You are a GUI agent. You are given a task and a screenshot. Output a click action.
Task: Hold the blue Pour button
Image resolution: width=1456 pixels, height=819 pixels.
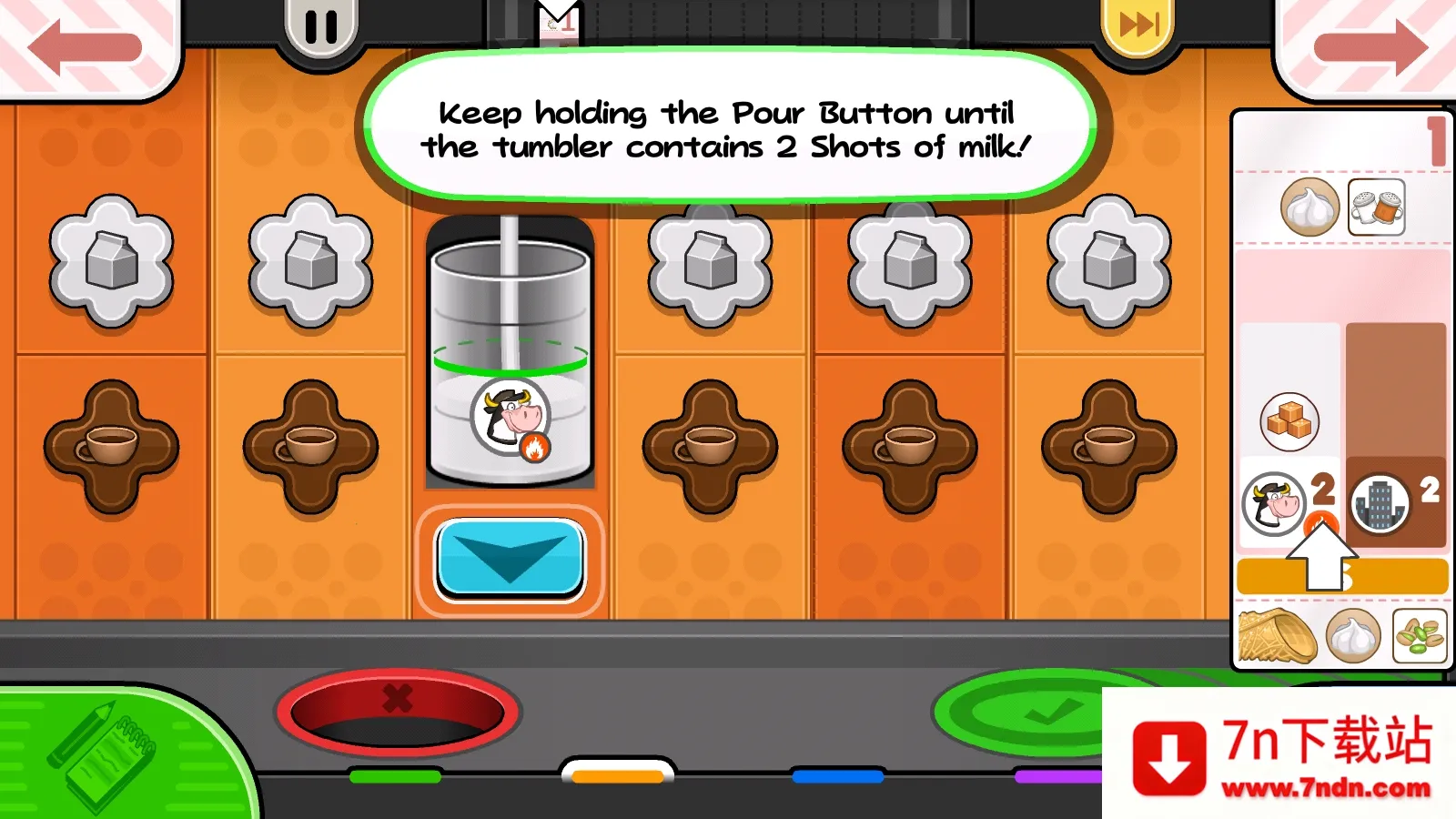point(510,559)
